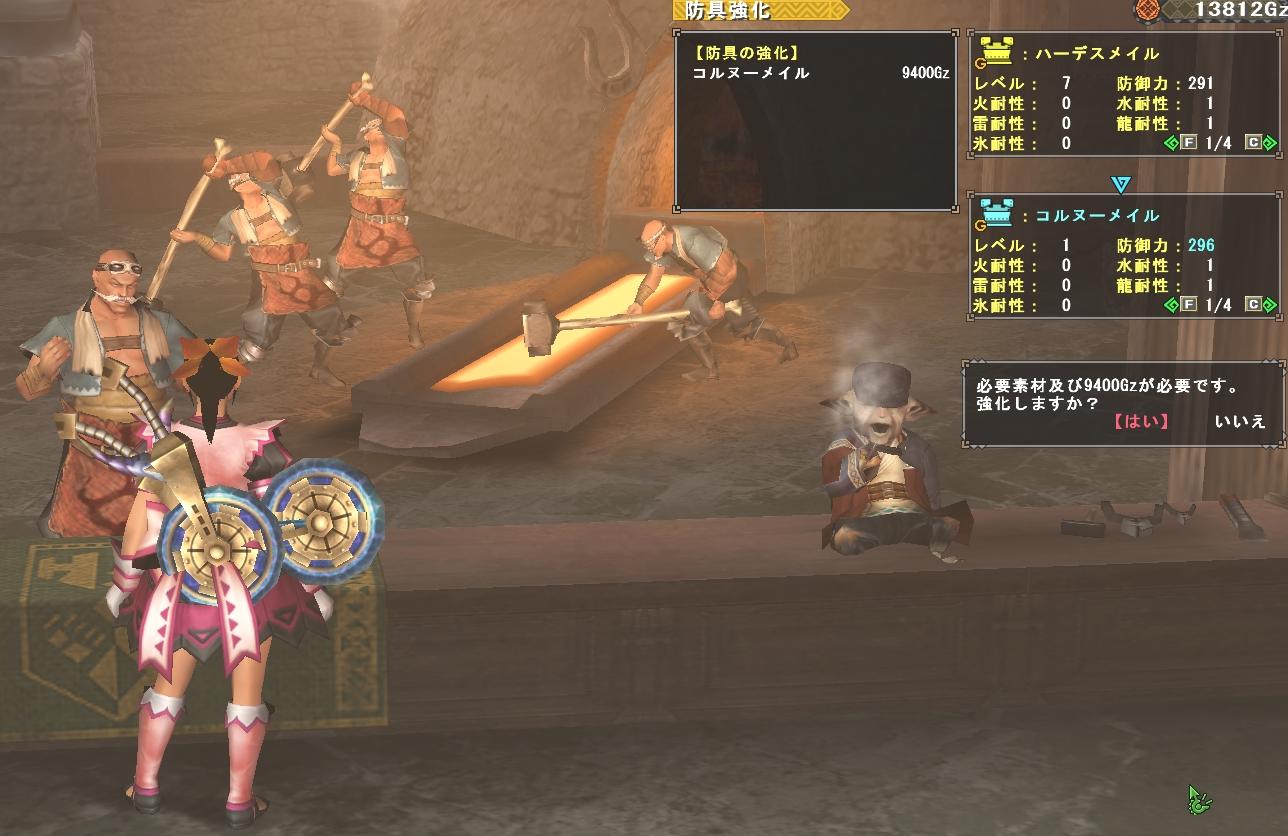
Task: Show previous stats page of cyan コルヌーメイル panel
Action: tap(1172, 305)
